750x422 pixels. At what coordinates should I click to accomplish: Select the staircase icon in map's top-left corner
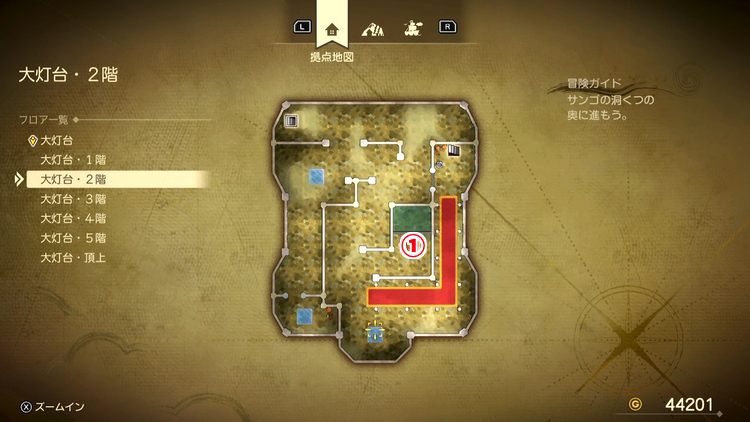tap(292, 121)
